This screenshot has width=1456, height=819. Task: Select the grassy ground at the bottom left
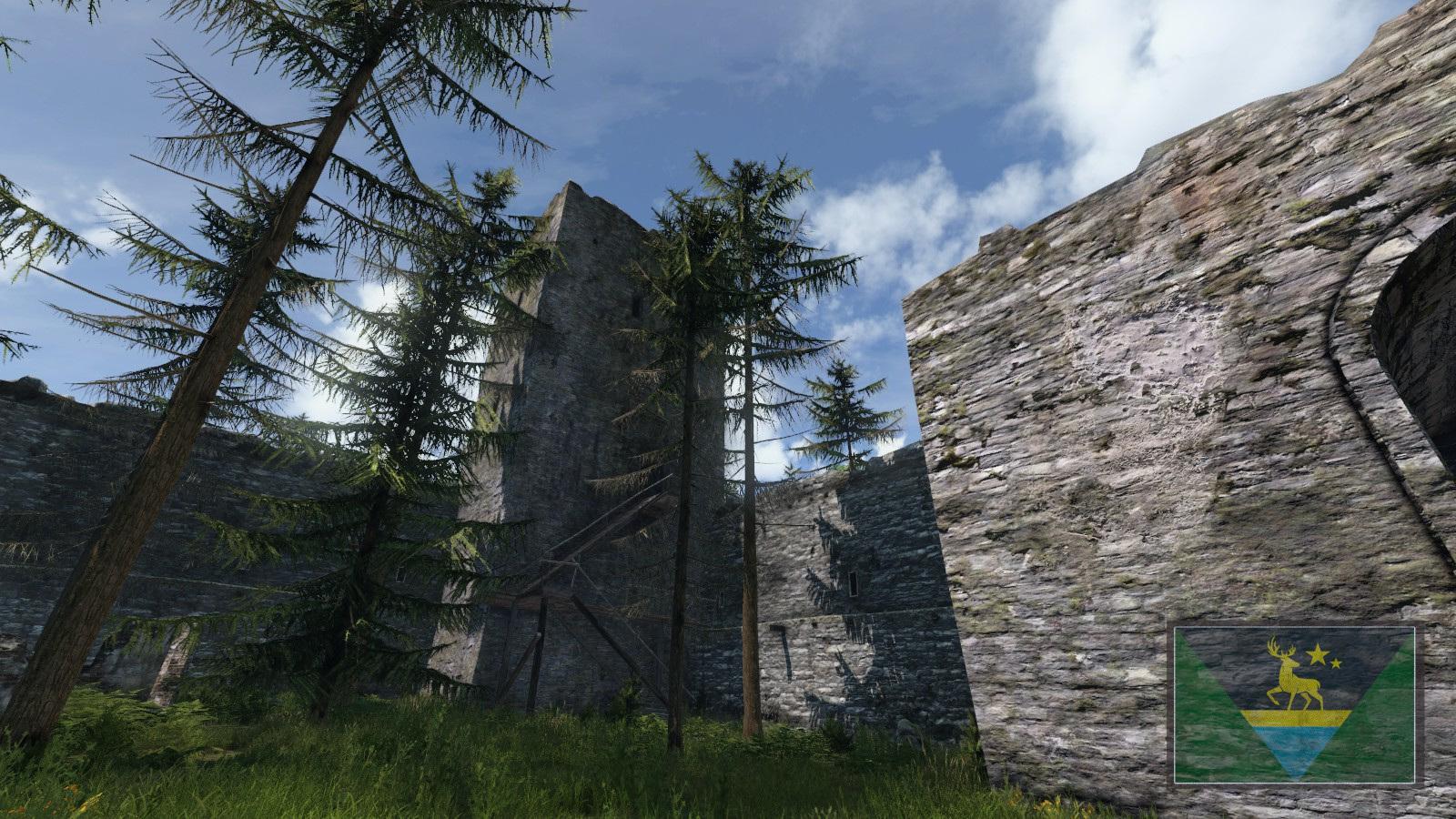coord(136,783)
